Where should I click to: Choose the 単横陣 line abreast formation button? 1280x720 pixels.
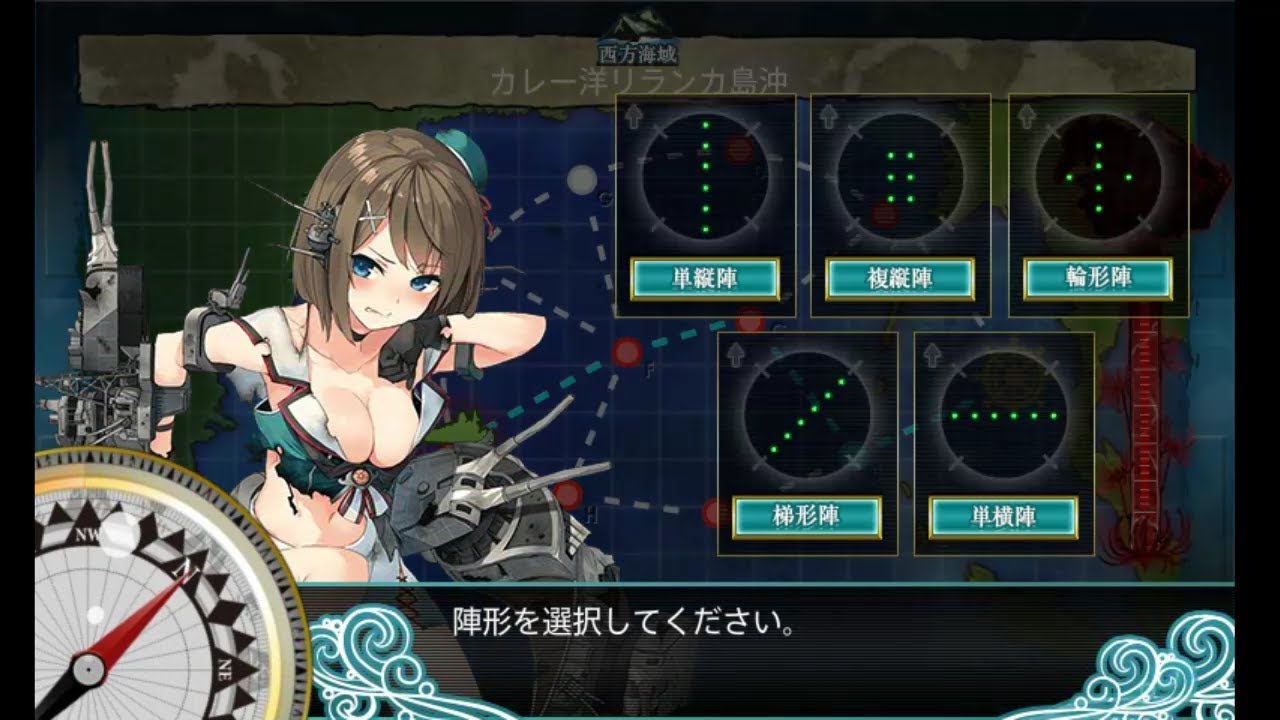pos(1003,517)
